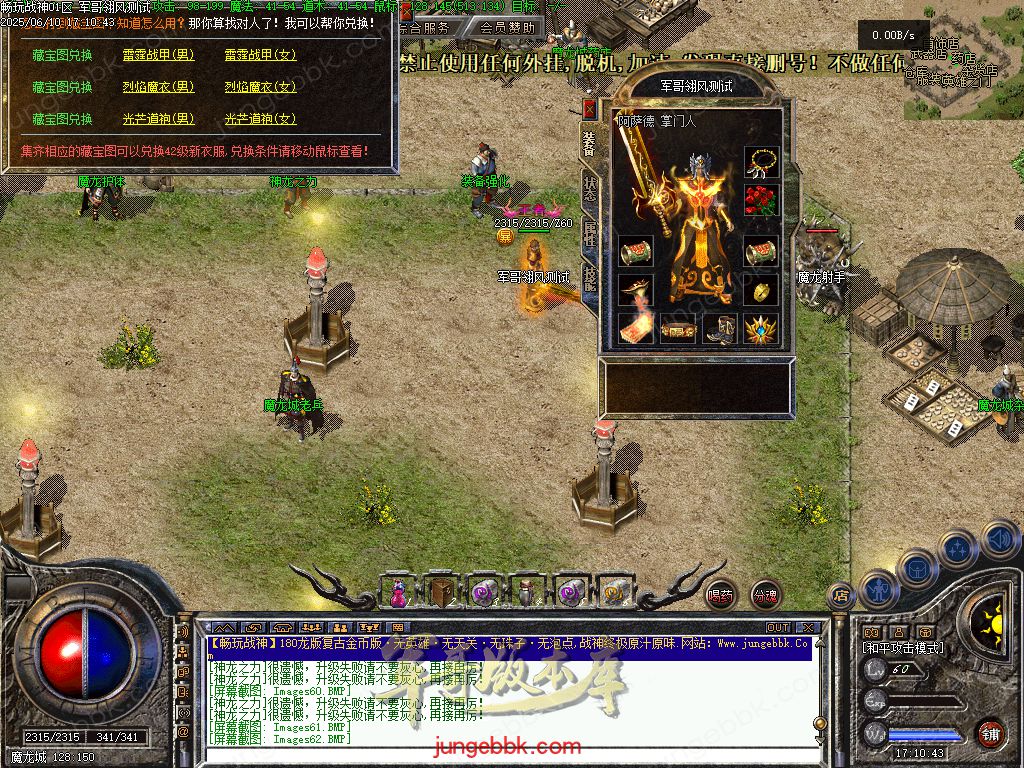Viewport: 1024px width, 768px height.
Task: Click the 喝药 potion button
Action: 720,595
